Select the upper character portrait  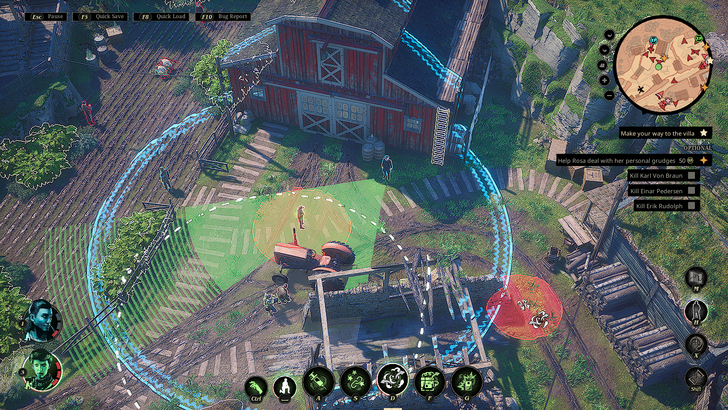click(x=42, y=320)
